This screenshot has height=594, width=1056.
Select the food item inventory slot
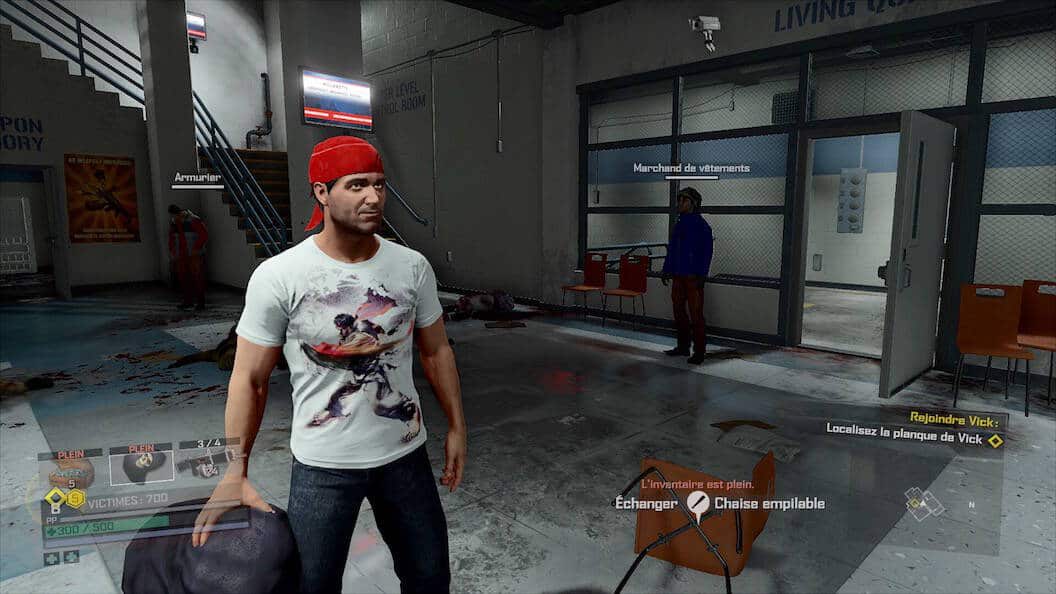pos(71,468)
